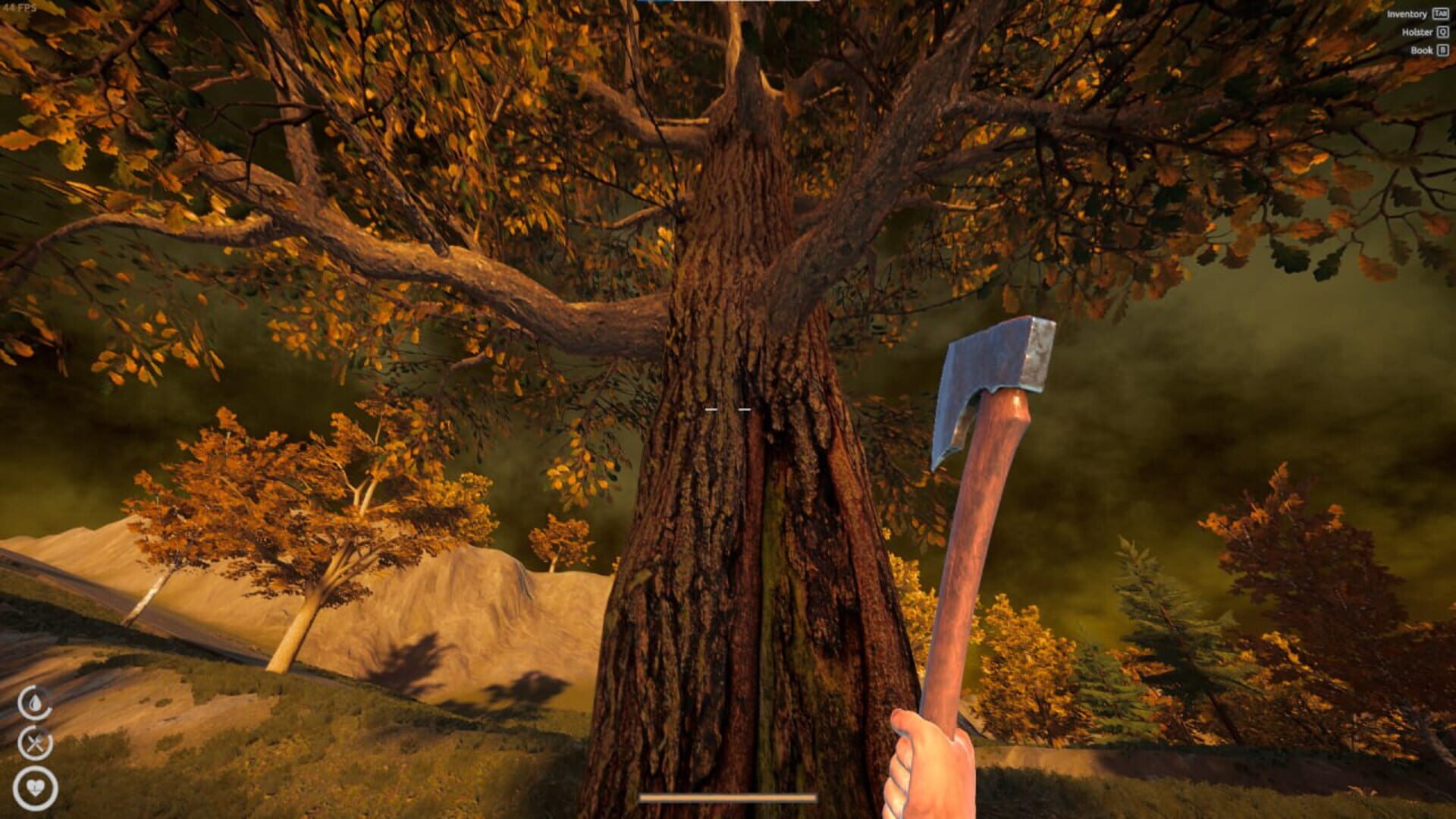Click the Inventory hint text

pos(1407,14)
